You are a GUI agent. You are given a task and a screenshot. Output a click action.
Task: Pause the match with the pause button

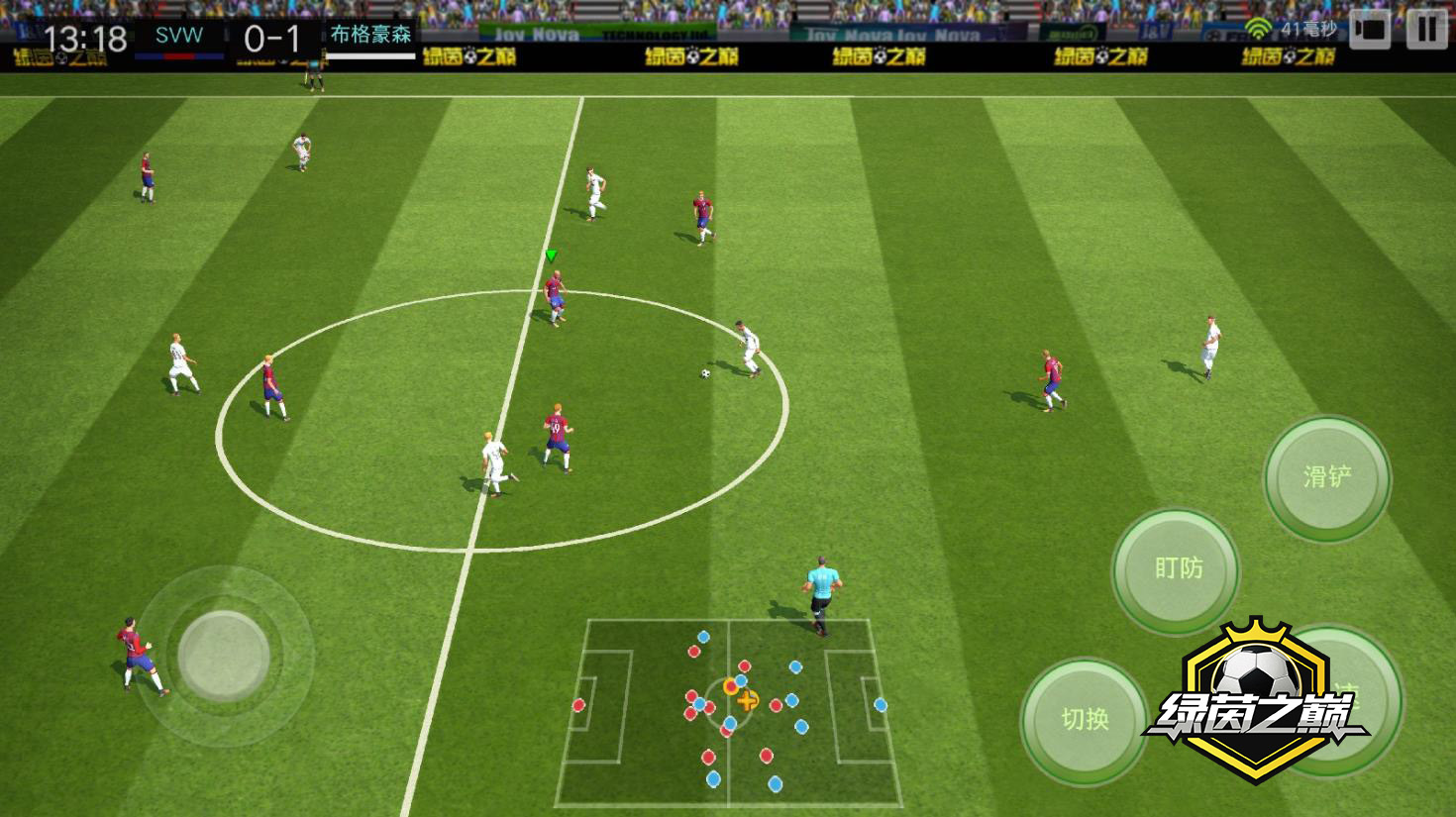click(1426, 29)
